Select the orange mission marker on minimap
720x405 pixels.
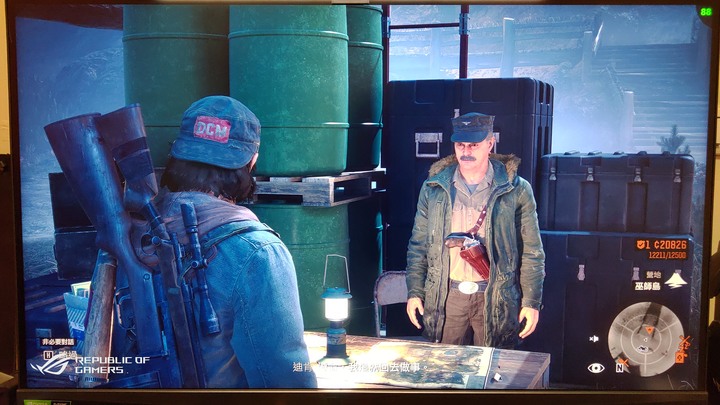[648, 328]
